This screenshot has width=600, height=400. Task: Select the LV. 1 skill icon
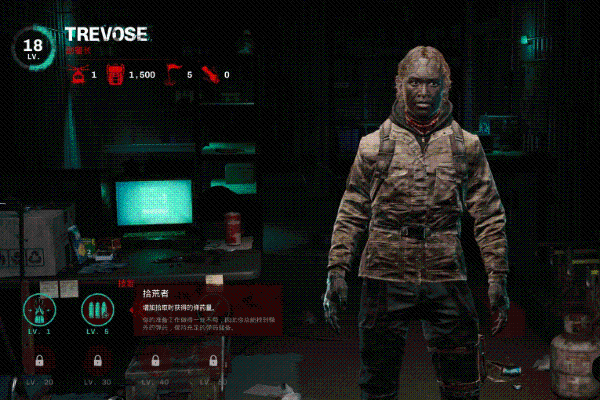coord(40,309)
